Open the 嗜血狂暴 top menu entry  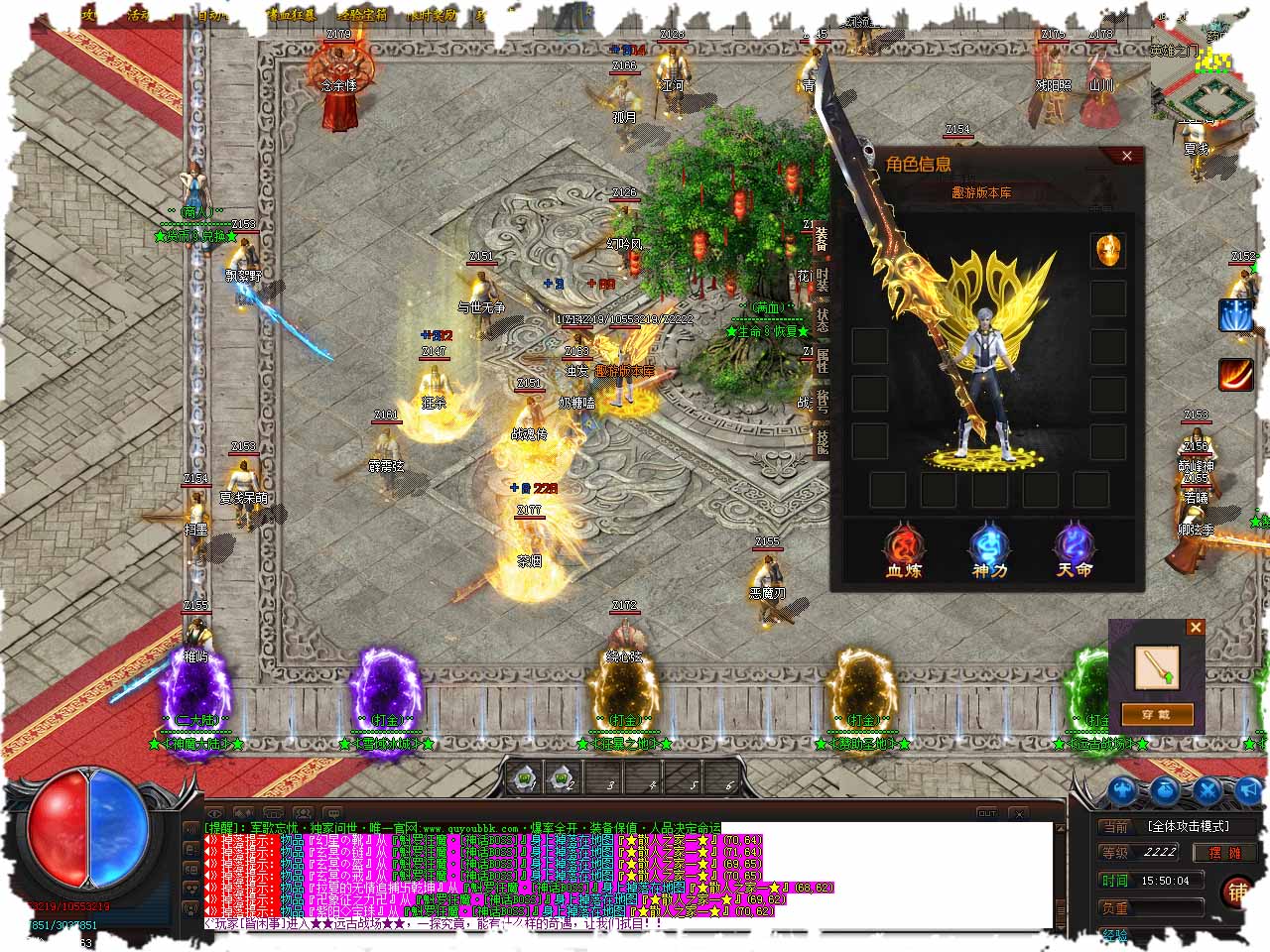(291, 15)
